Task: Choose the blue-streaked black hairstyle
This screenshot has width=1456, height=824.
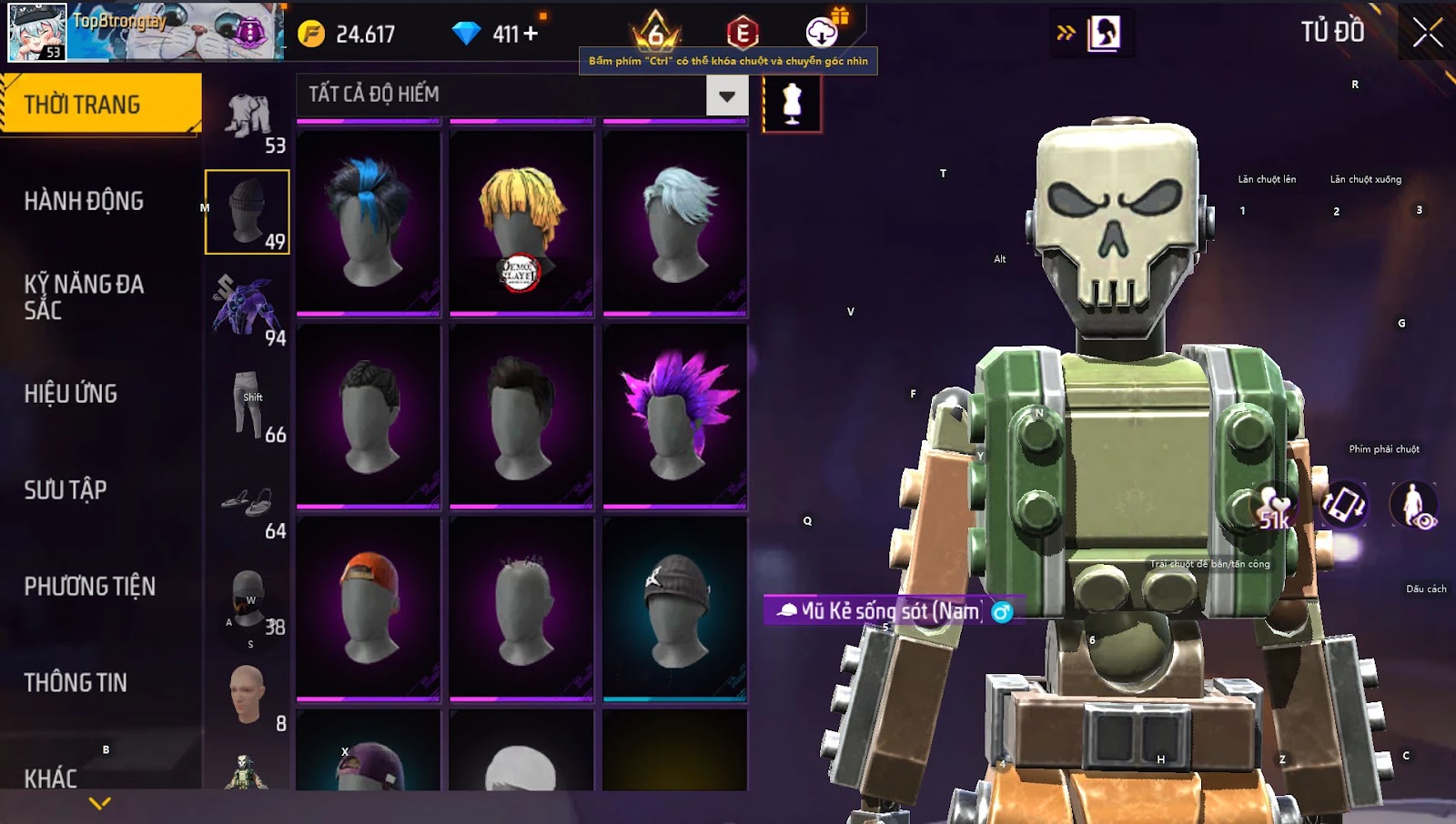Action: pyautogui.click(x=369, y=223)
